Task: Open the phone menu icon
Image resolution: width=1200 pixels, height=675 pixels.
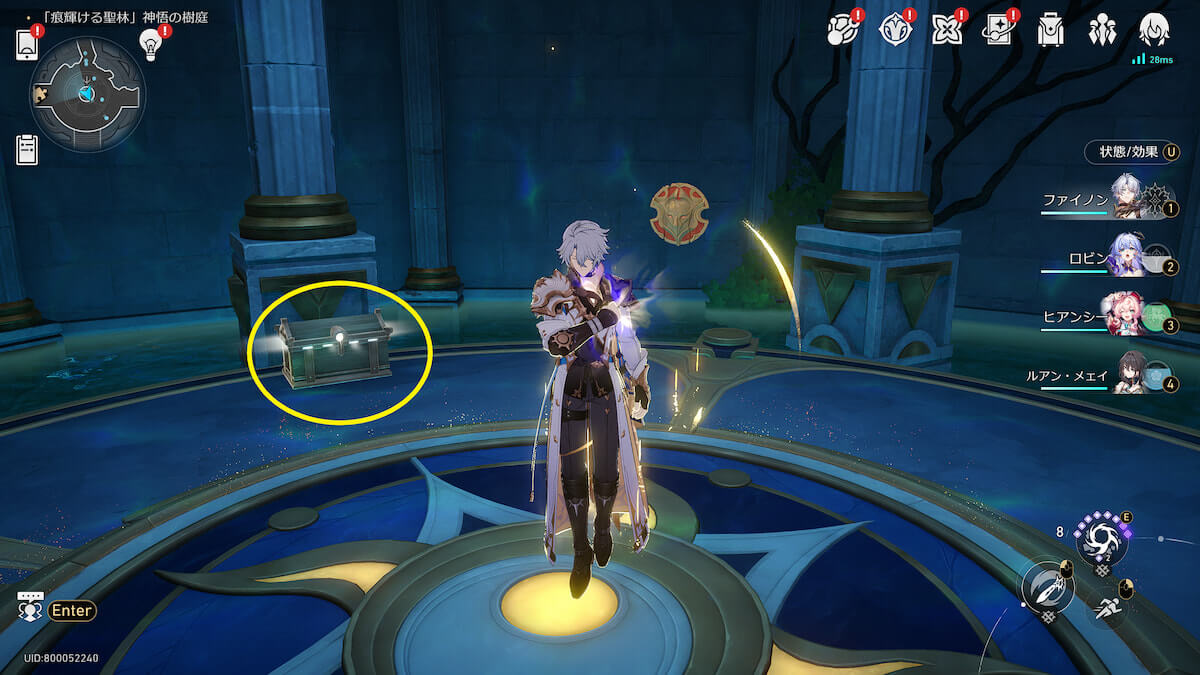Action: tap(27, 45)
